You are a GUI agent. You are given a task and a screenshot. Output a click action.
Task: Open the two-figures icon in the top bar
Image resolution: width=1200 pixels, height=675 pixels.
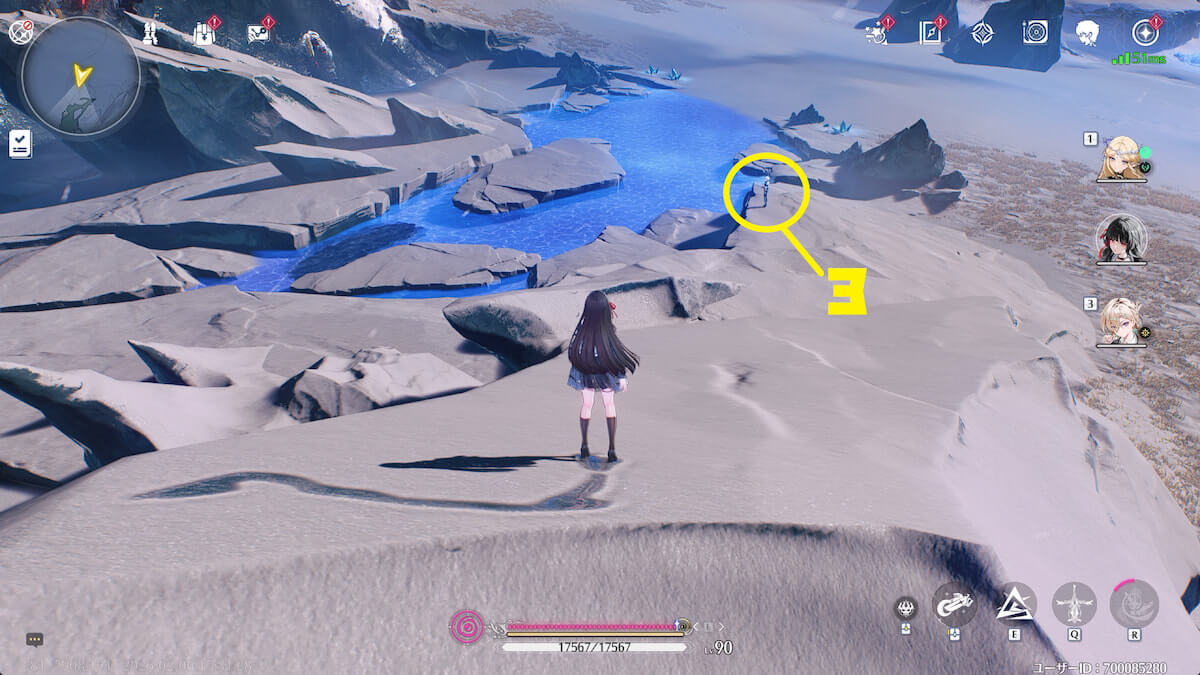[152, 33]
